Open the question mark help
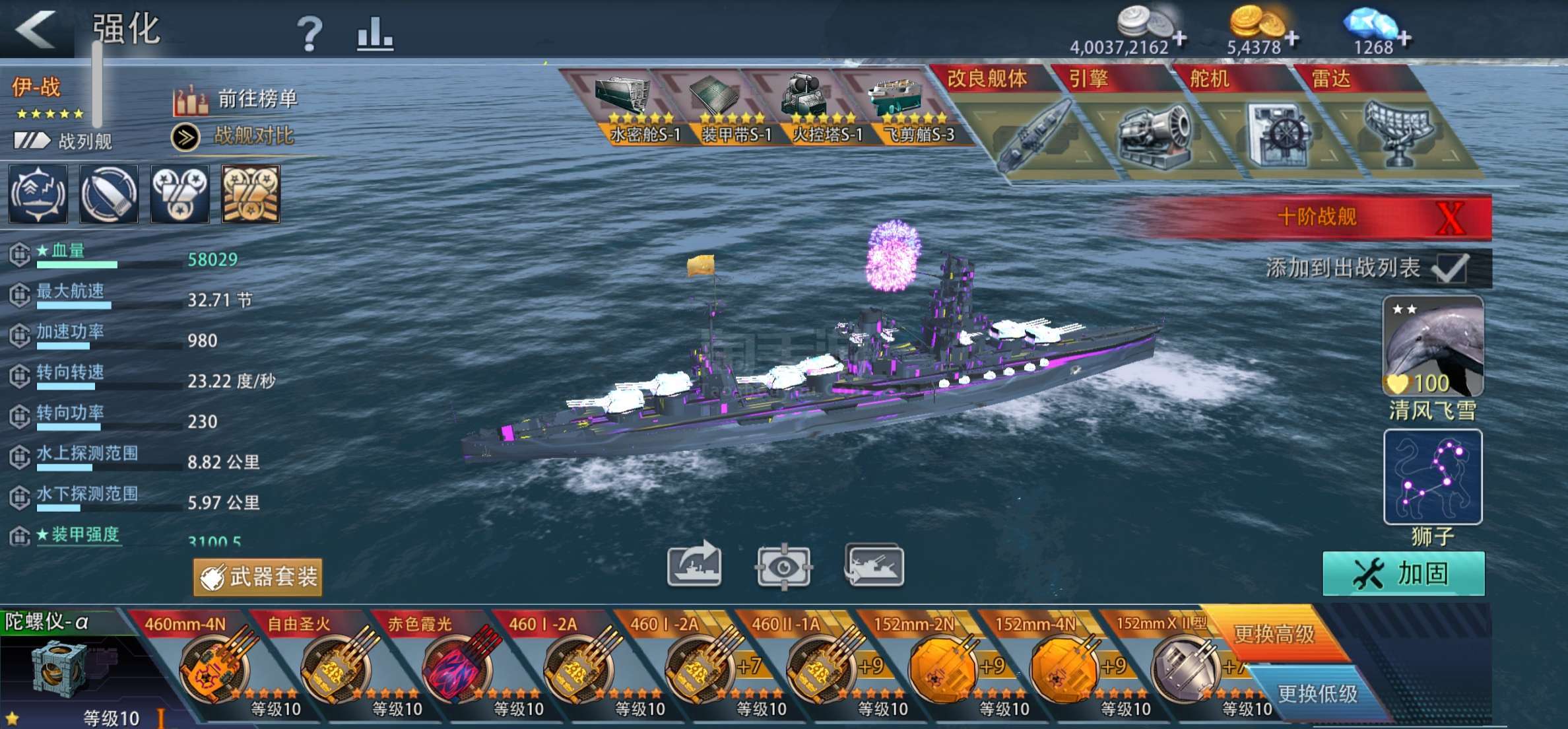 [x=309, y=33]
